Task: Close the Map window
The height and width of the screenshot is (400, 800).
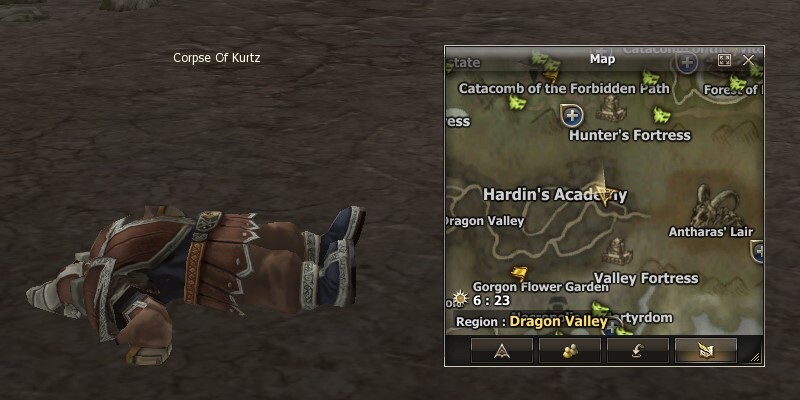Action: (748, 59)
